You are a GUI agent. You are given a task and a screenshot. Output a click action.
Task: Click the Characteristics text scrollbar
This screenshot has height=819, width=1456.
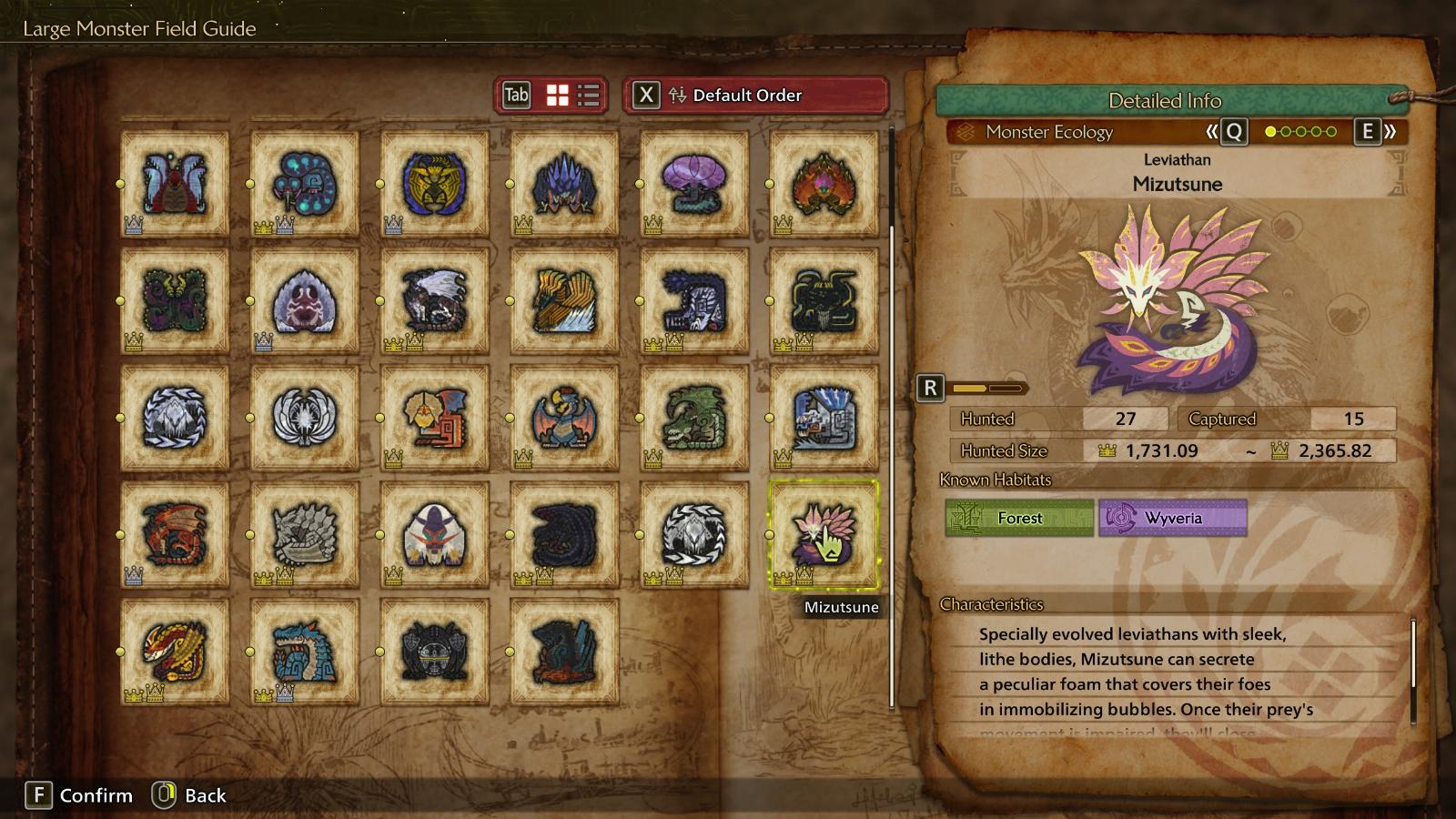(x=1413, y=655)
